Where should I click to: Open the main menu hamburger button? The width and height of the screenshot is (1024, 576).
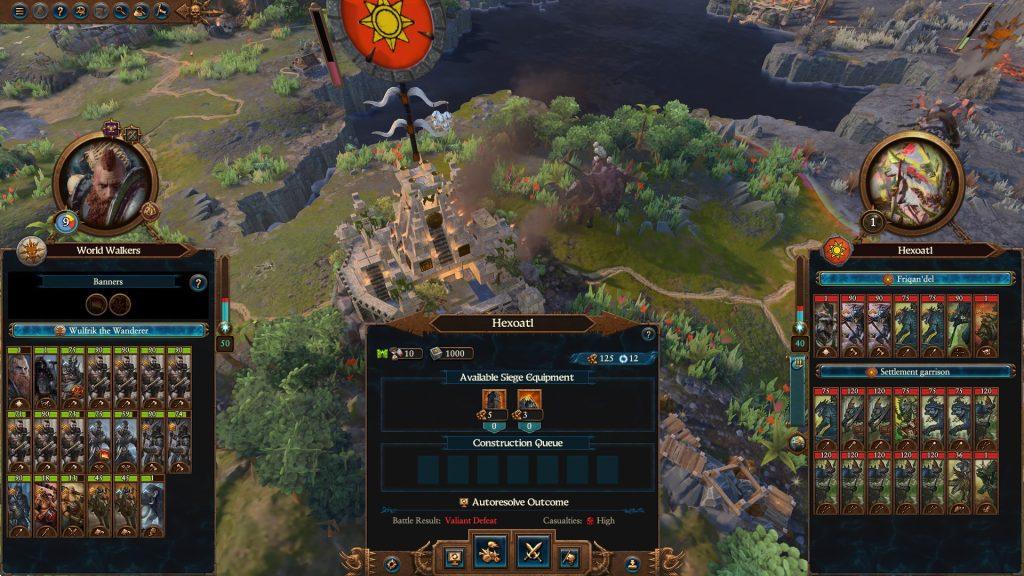tap(19, 11)
